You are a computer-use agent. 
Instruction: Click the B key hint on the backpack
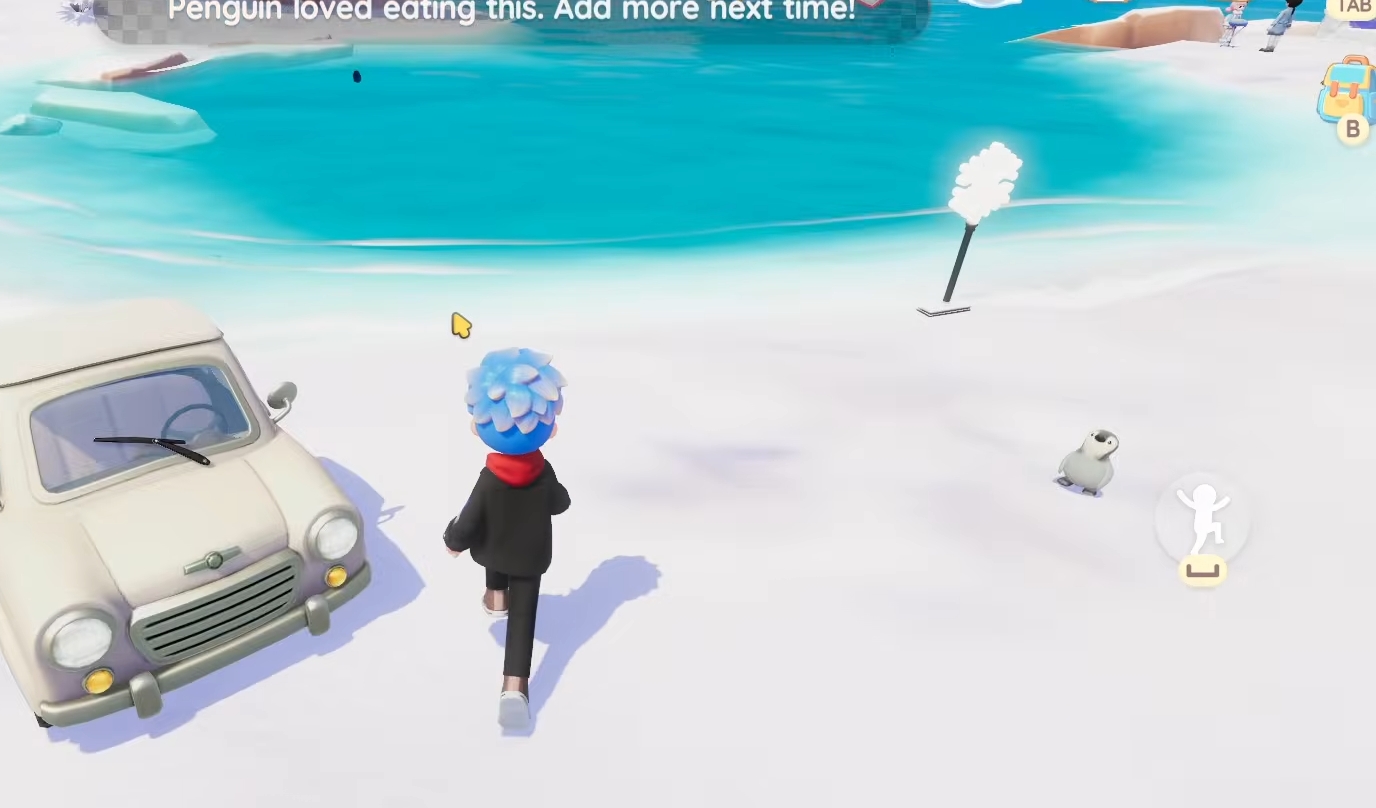click(1352, 129)
